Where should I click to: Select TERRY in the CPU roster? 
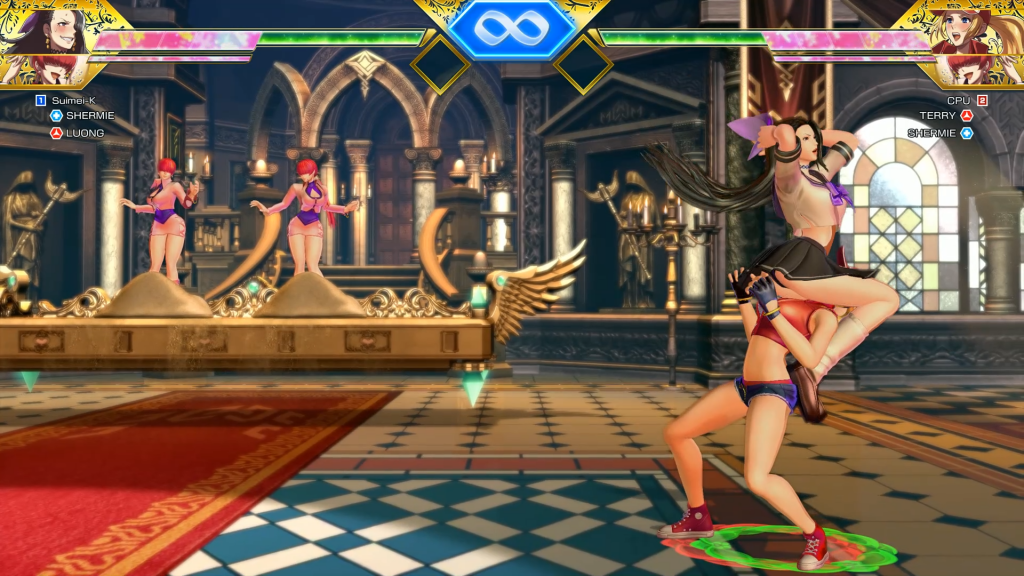pyautogui.click(x=938, y=116)
